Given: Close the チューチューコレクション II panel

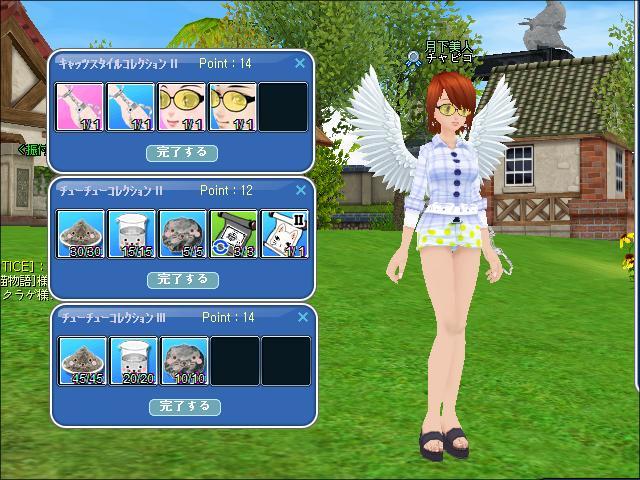Looking at the screenshot, I should point(300,190).
